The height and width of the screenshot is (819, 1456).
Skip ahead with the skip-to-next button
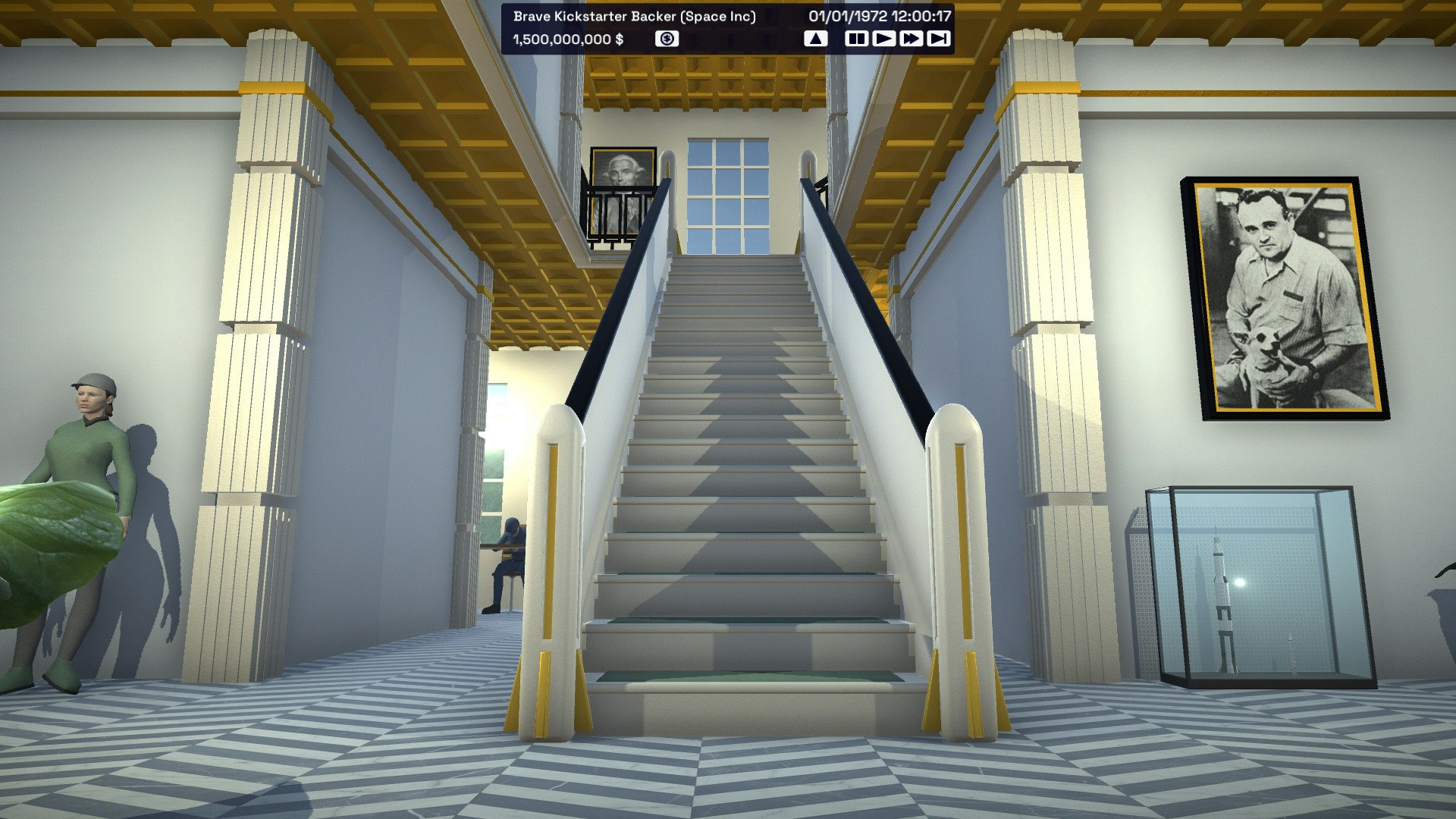[938, 39]
